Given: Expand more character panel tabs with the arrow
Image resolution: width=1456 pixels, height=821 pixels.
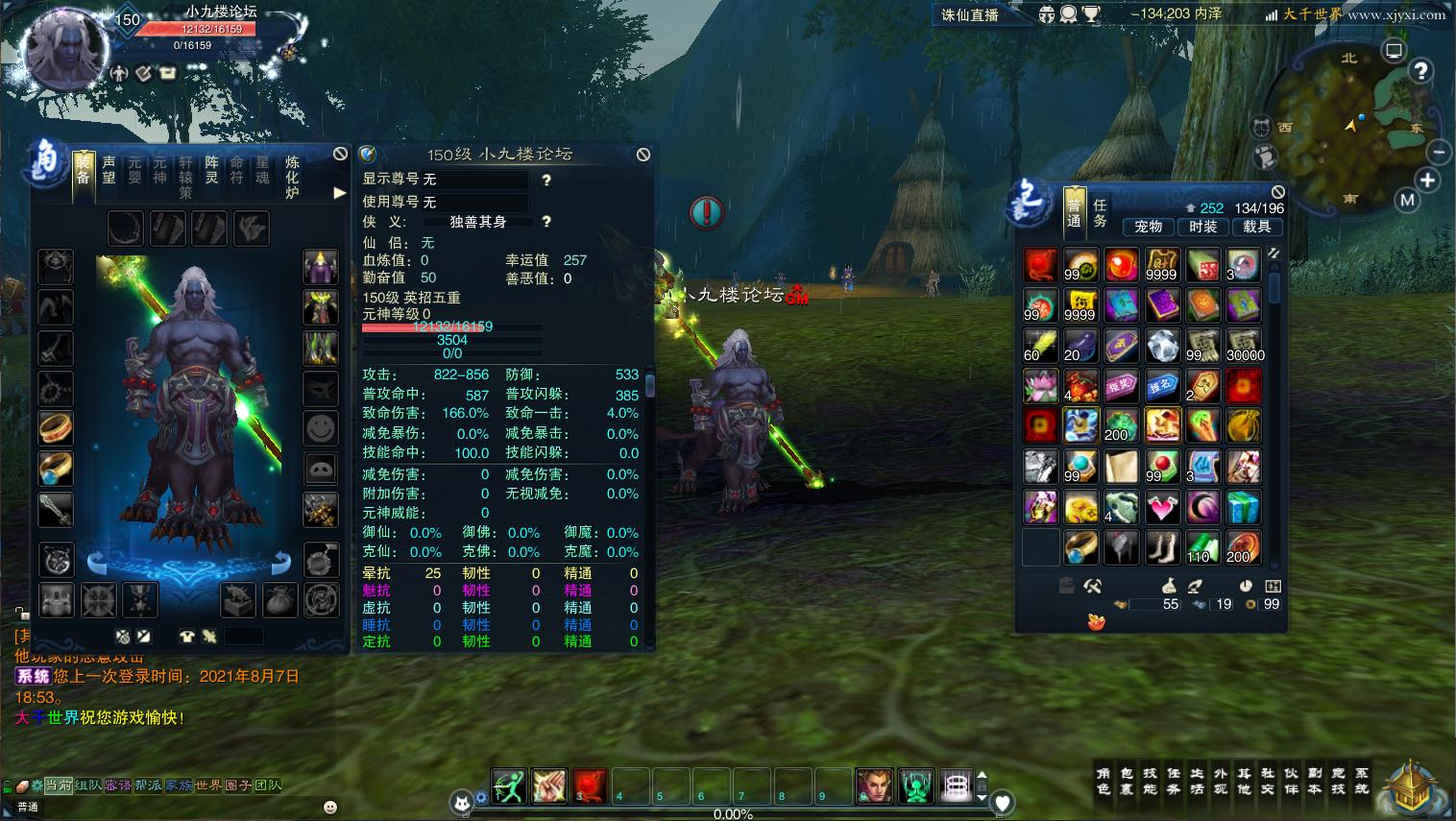Looking at the screenshot, I should coord(339,192).
